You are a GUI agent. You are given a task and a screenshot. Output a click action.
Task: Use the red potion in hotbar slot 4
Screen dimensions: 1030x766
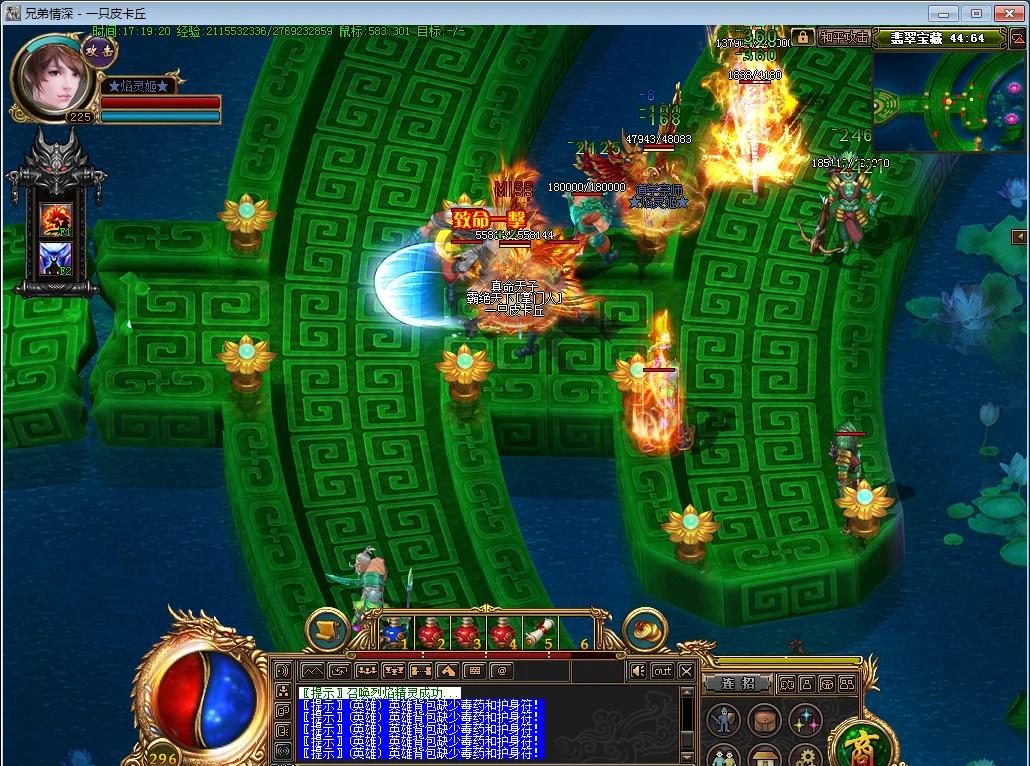tap(503, 632)
